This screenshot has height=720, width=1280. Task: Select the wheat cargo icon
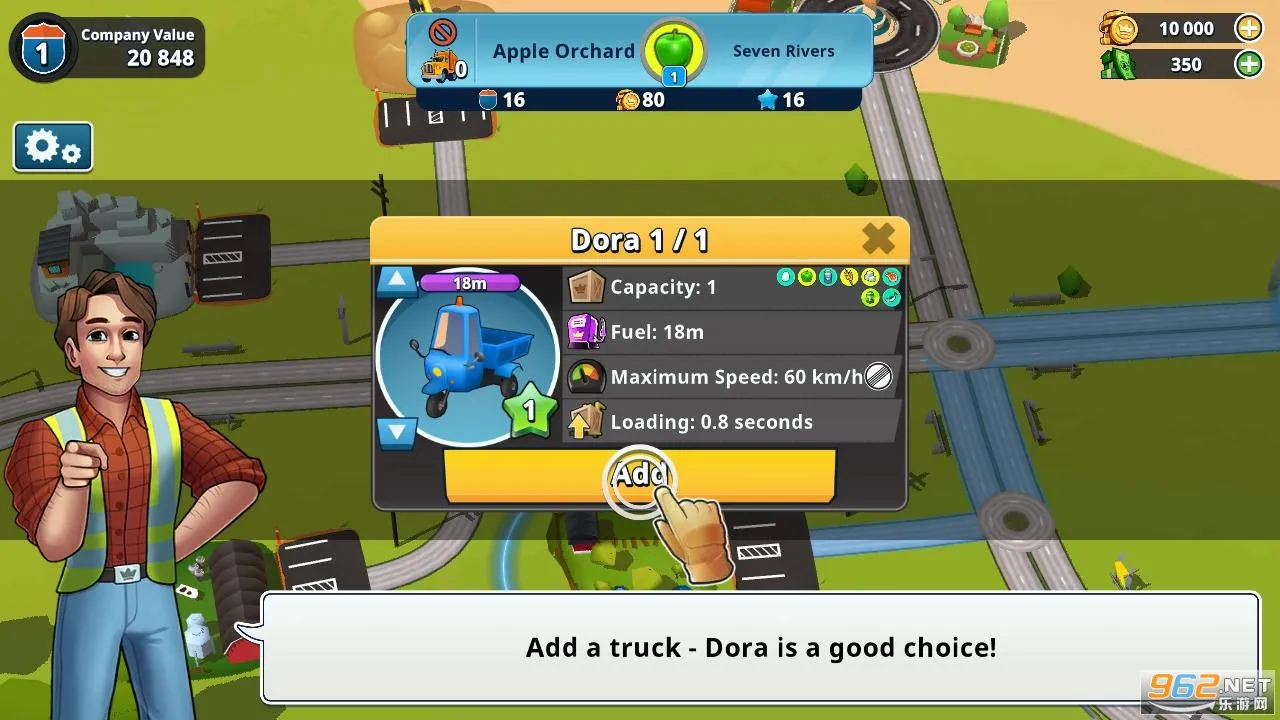[848, 277]
